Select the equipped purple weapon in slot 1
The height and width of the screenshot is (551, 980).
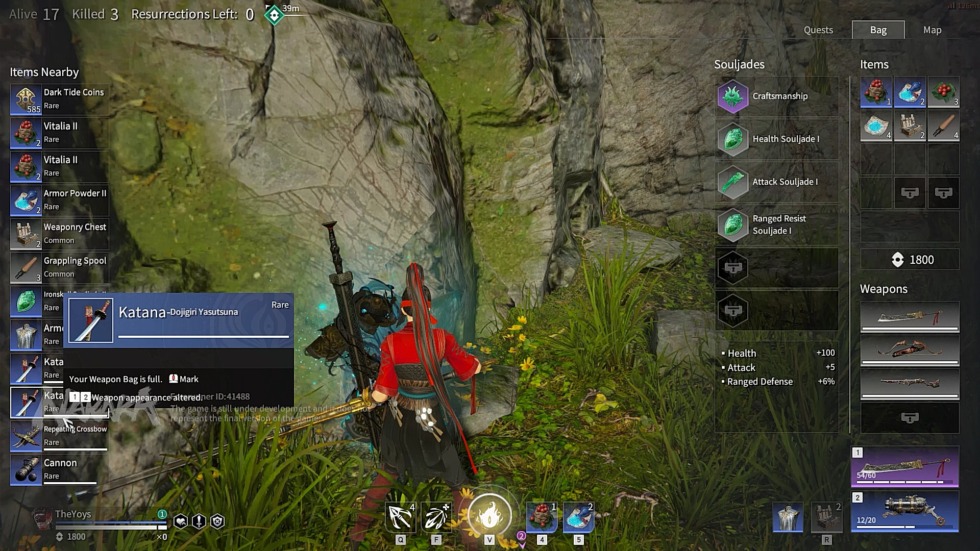[x=905, y=467]
